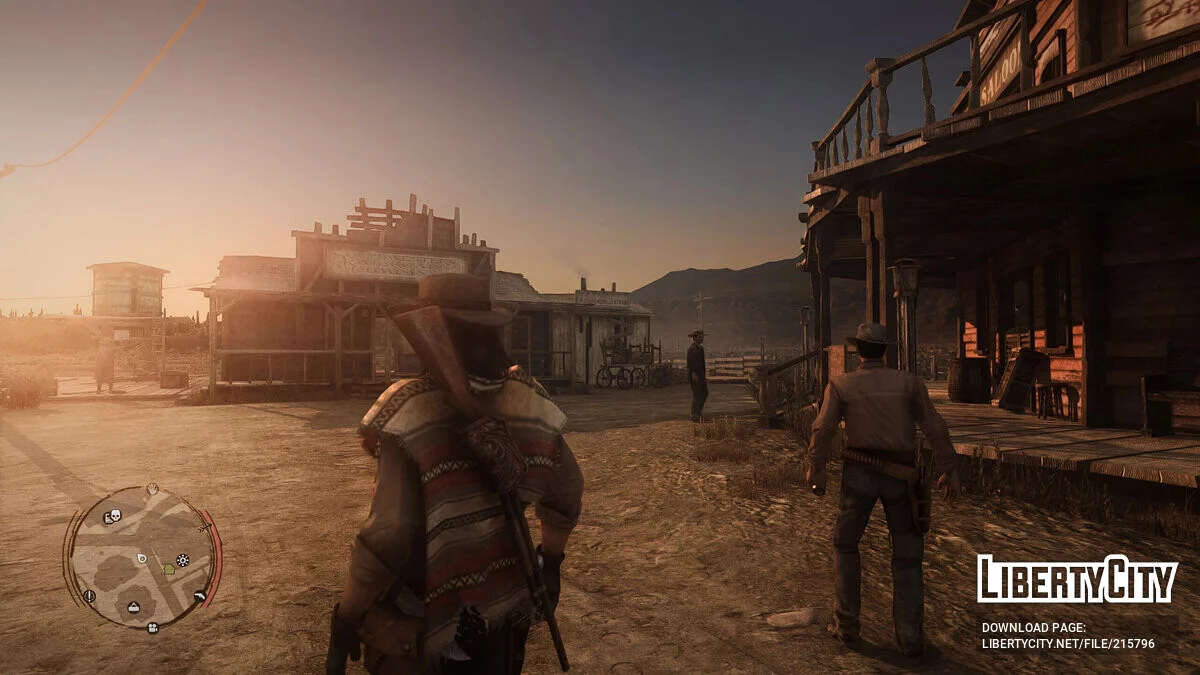Open the circular minimap
Screen dimensions: 1200x675
coord(142,557)
